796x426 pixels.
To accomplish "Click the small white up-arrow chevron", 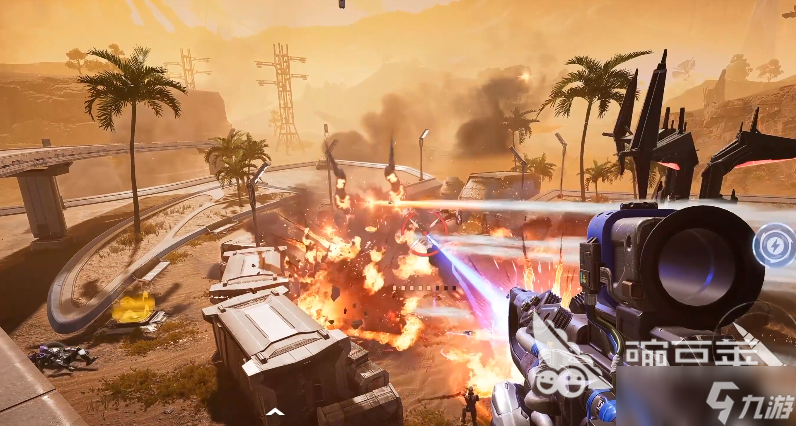I will coord(273,411).
